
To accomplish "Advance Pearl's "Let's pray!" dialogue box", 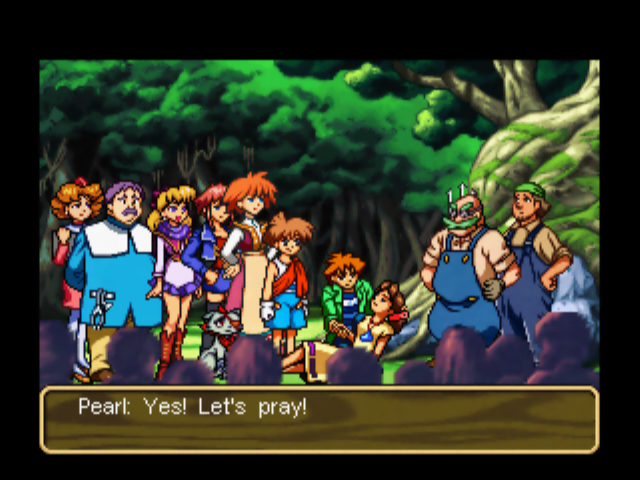I will 319,419.
